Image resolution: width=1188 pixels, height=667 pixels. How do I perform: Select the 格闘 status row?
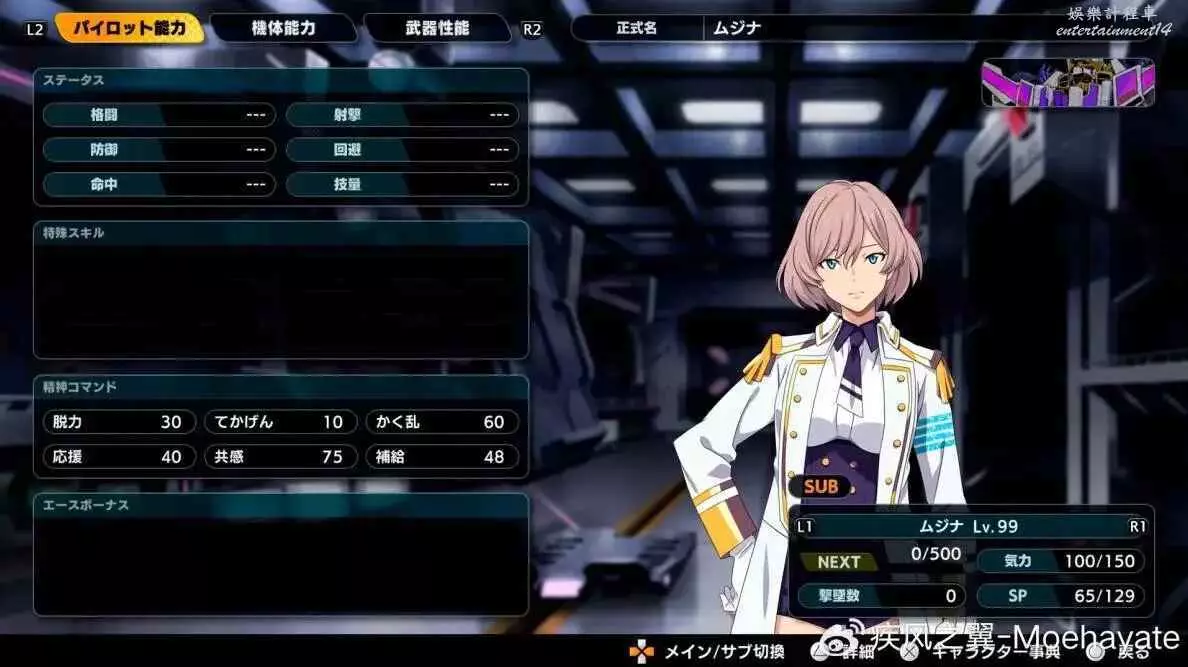[x=158, y=115]
